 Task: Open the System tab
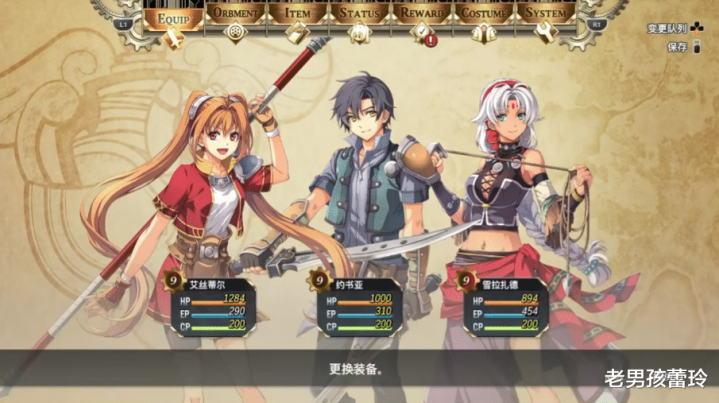(x=547, y=15)
